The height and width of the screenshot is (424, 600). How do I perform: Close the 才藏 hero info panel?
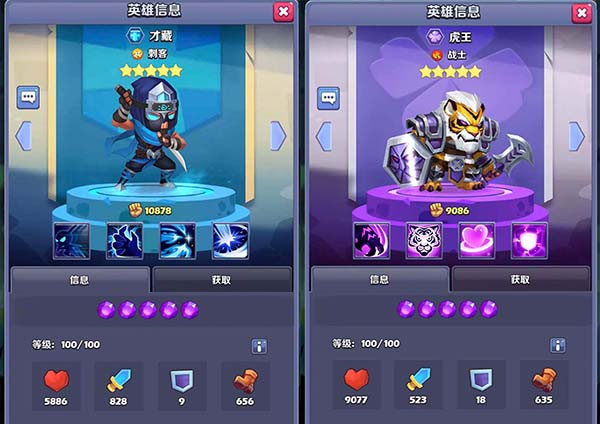click(283, 12)
